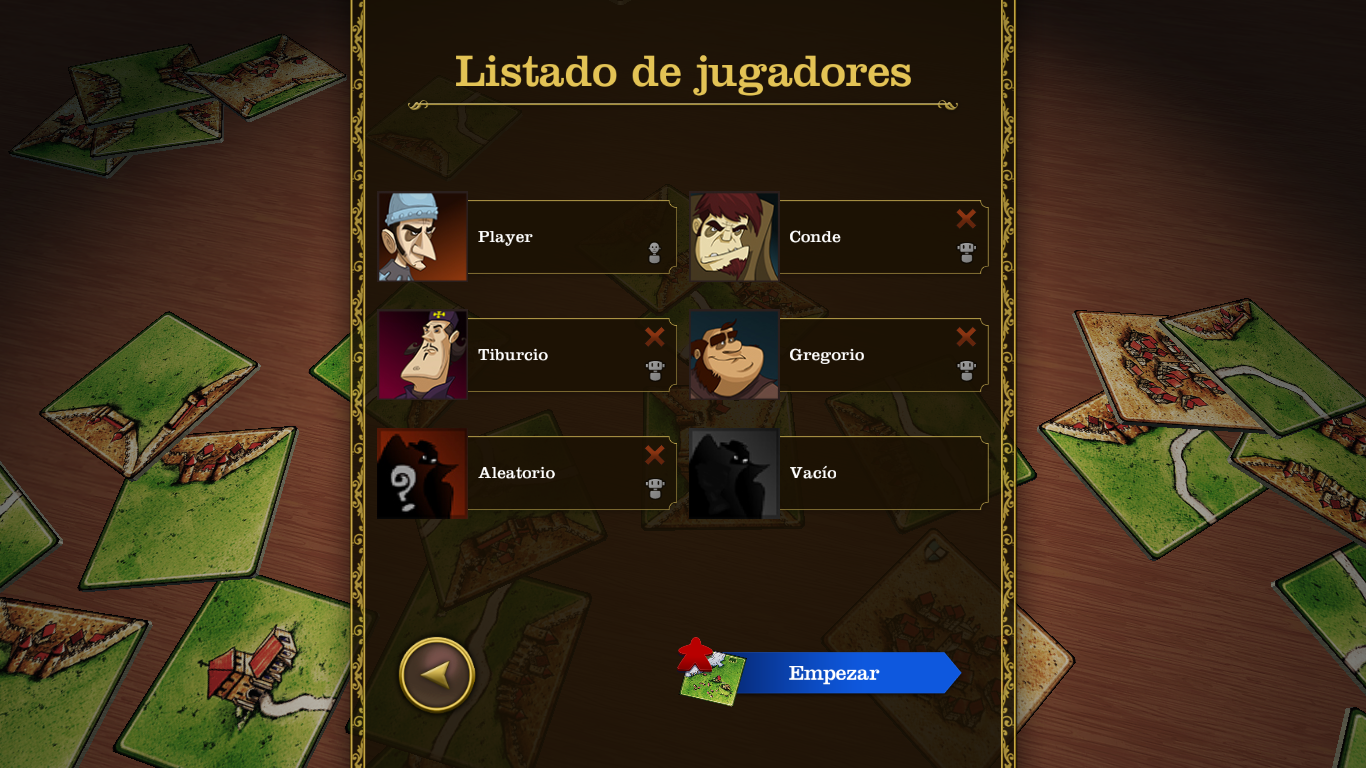Click the question-mark avatar for Aleatorio
The image size is (1366, 768).
point(421,472)
